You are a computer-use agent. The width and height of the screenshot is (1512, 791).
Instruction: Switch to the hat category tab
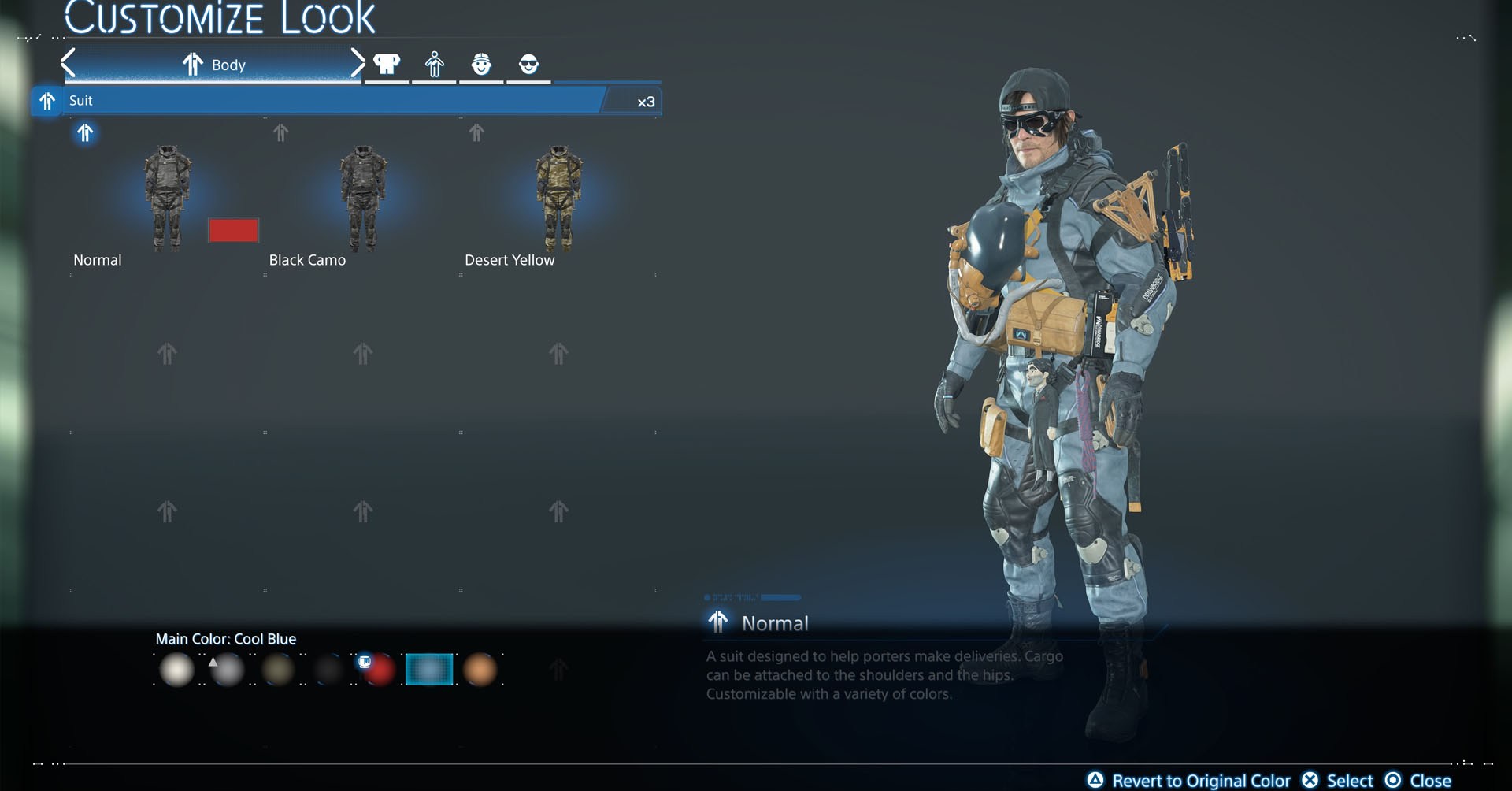(481, 64)
